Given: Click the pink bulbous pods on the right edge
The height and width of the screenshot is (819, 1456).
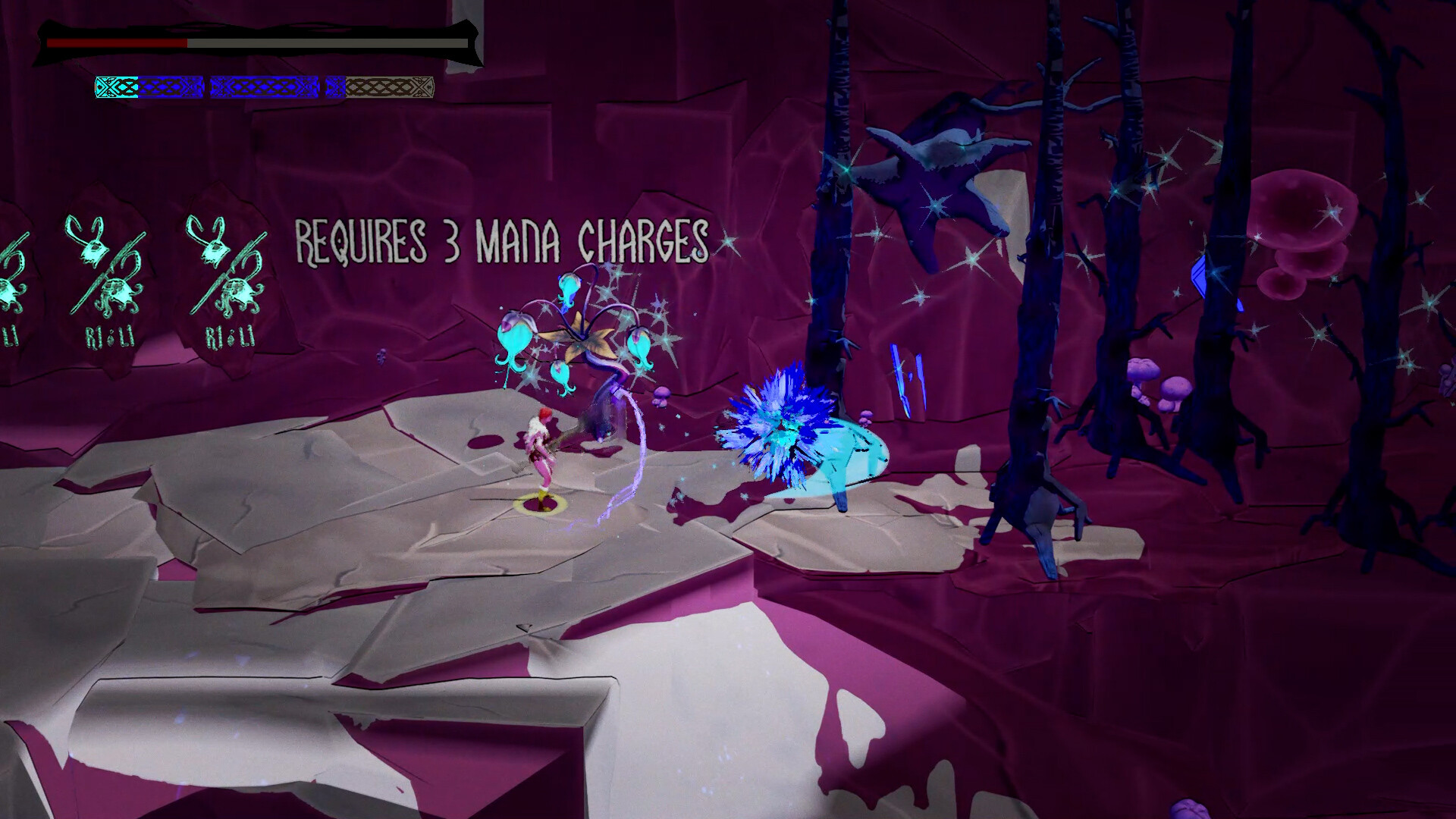Looking at the screenshot, I should coord(1304,220).
